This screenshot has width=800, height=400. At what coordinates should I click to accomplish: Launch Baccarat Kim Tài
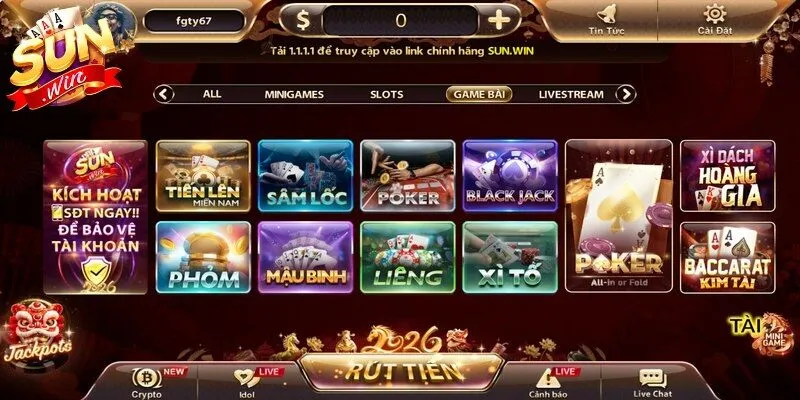click(727, 257)
